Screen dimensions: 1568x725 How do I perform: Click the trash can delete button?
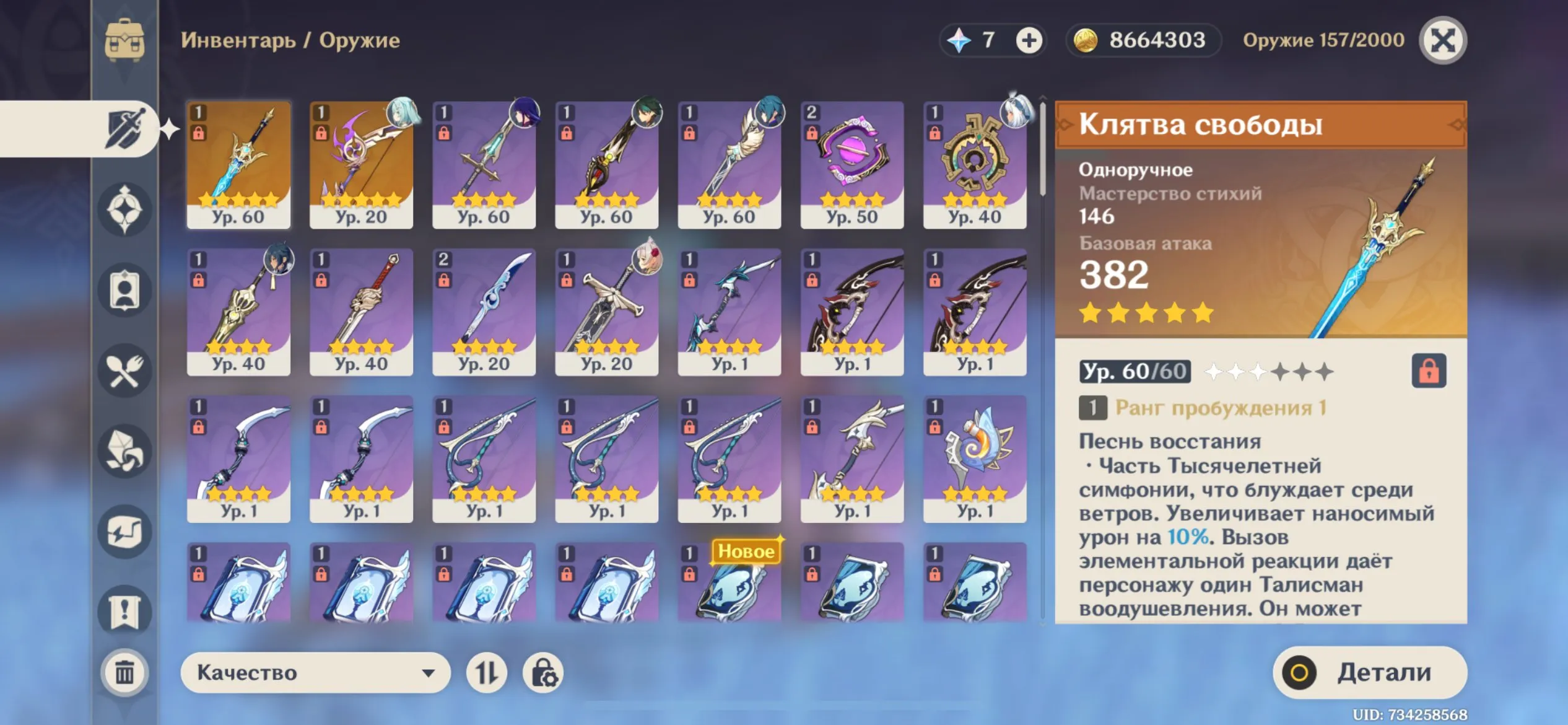(124, 672)
